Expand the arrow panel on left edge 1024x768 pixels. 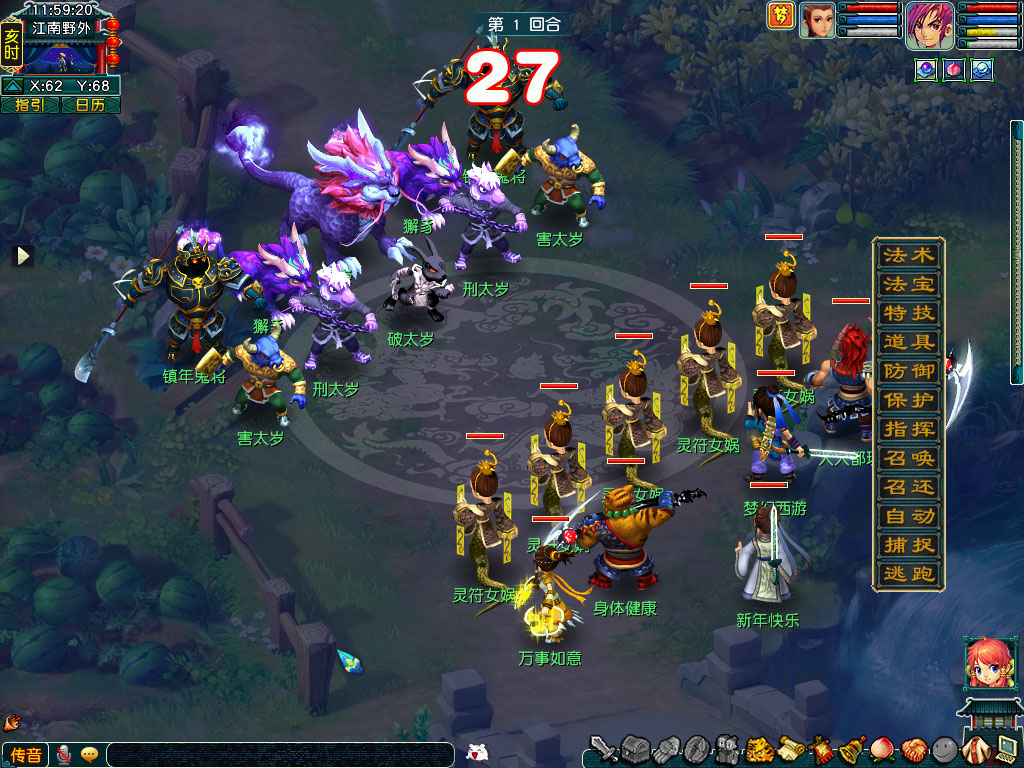pos(23,256)
